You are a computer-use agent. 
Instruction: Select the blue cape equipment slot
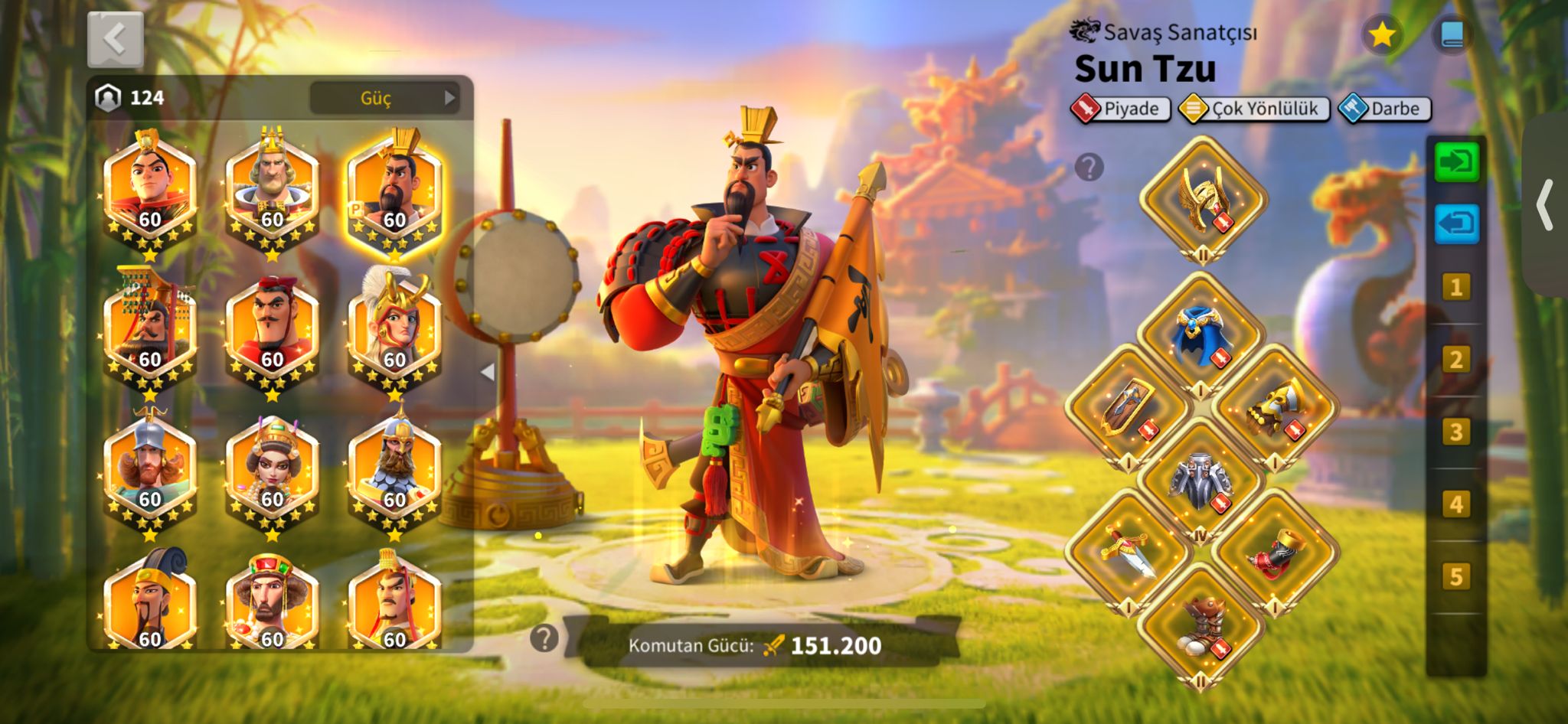pyautogui.click(x=1200, y=336)
